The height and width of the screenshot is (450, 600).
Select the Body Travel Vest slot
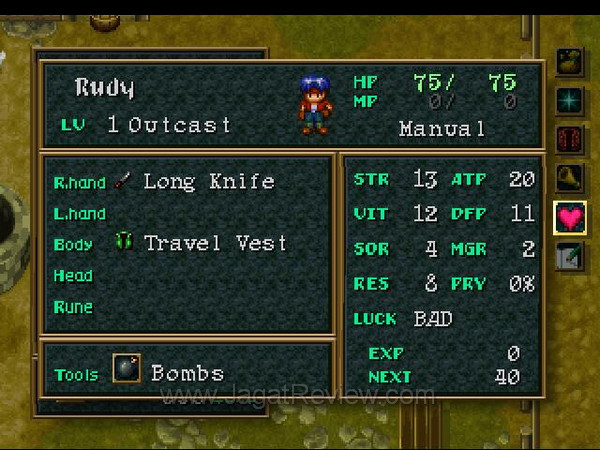tap(190, 243)
